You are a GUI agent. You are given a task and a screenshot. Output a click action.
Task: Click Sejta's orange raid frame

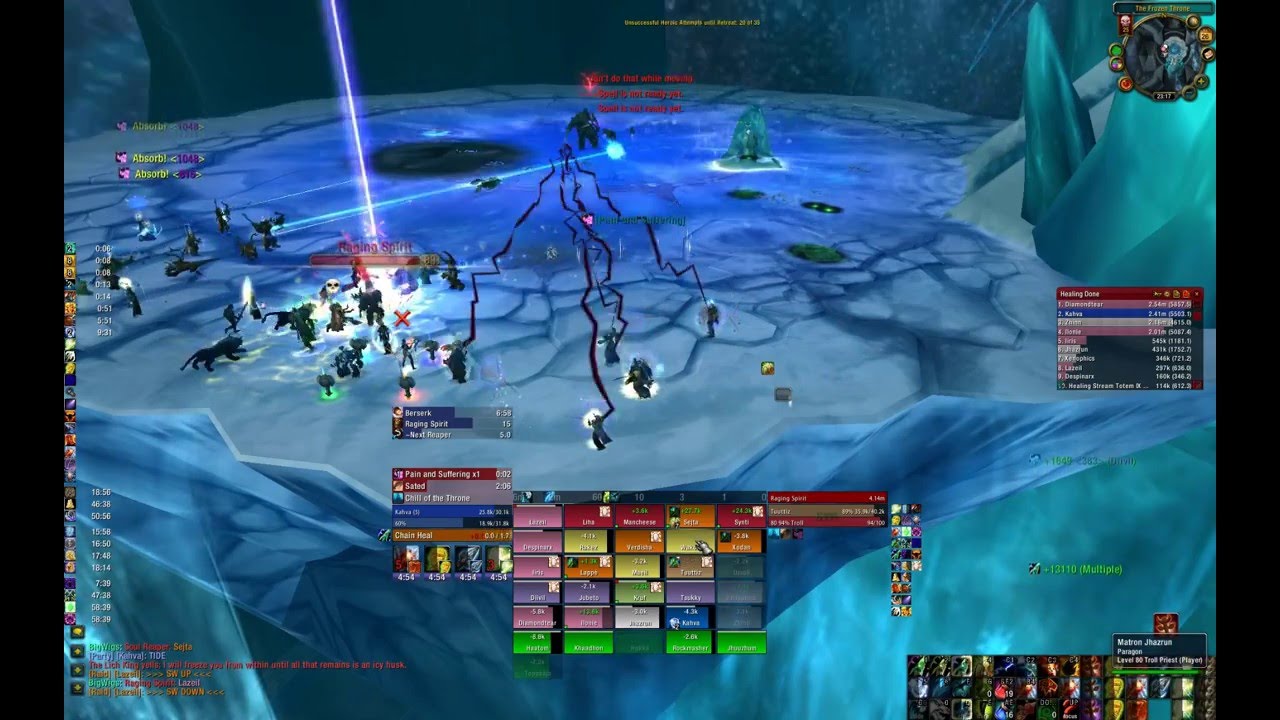[690, 517]
